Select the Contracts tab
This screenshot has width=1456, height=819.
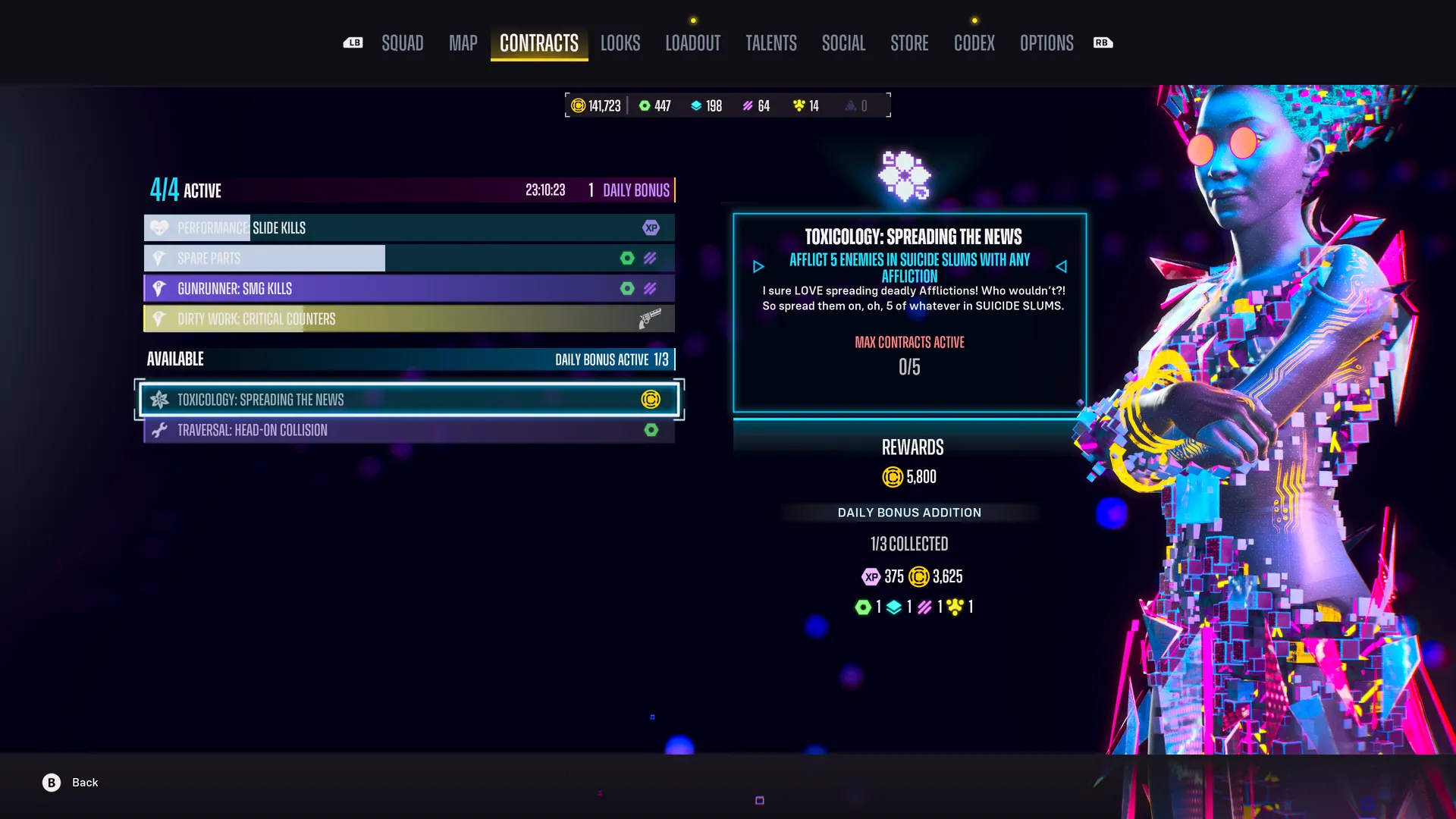point(538,43)
